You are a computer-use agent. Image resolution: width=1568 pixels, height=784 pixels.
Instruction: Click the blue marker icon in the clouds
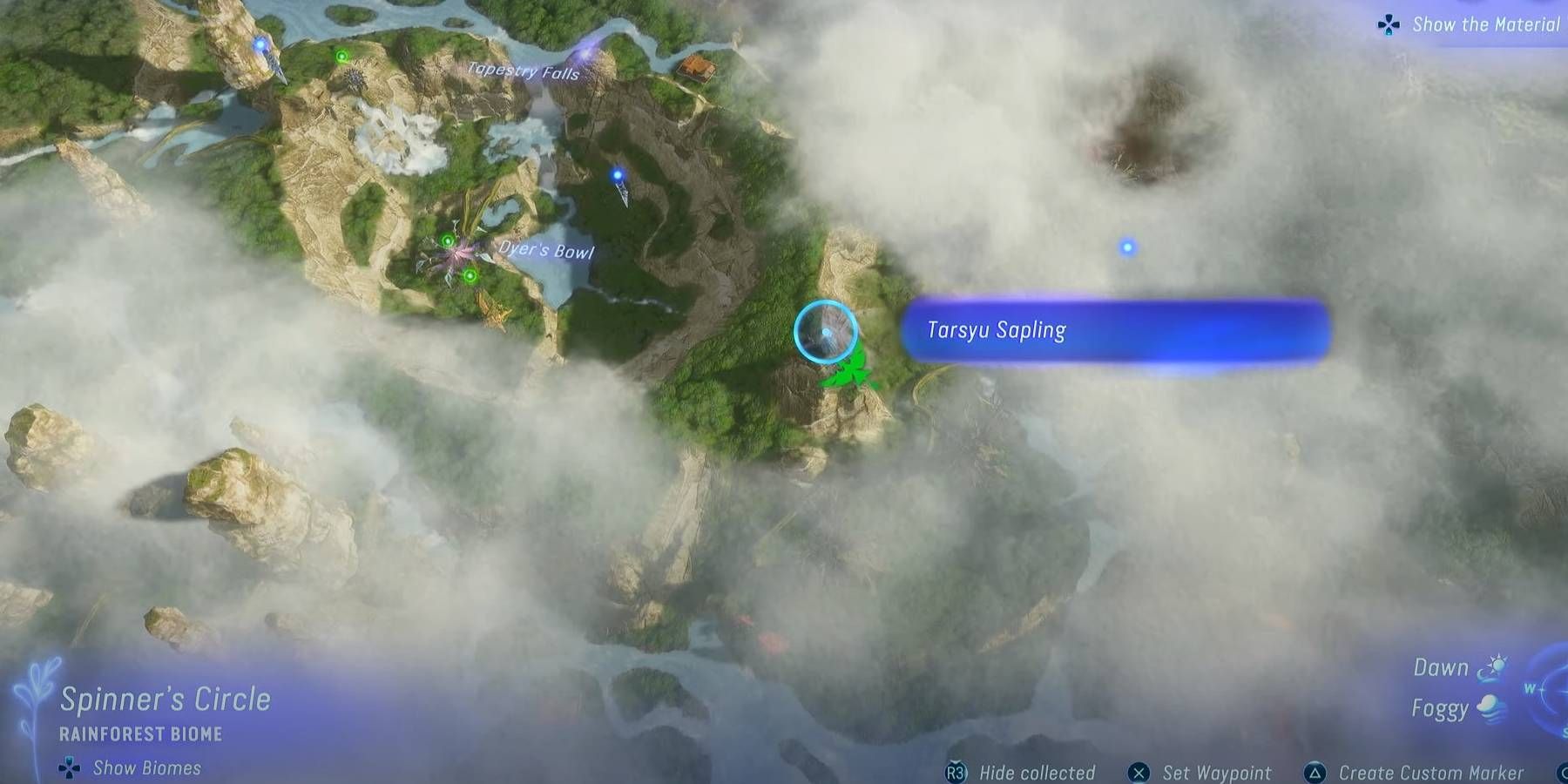click(x=1128, y=247)
